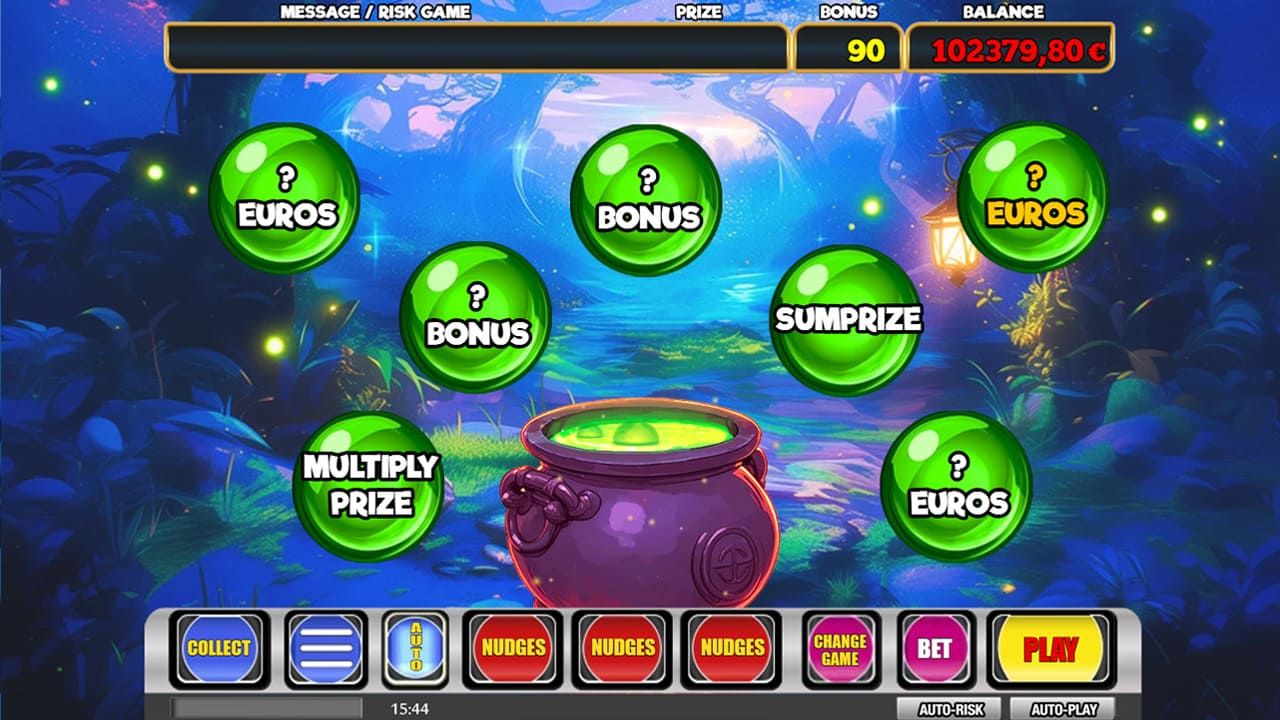
Task: Hit the yellow PLAY button
Action: pyautogui.click(x=1046, y=648)
